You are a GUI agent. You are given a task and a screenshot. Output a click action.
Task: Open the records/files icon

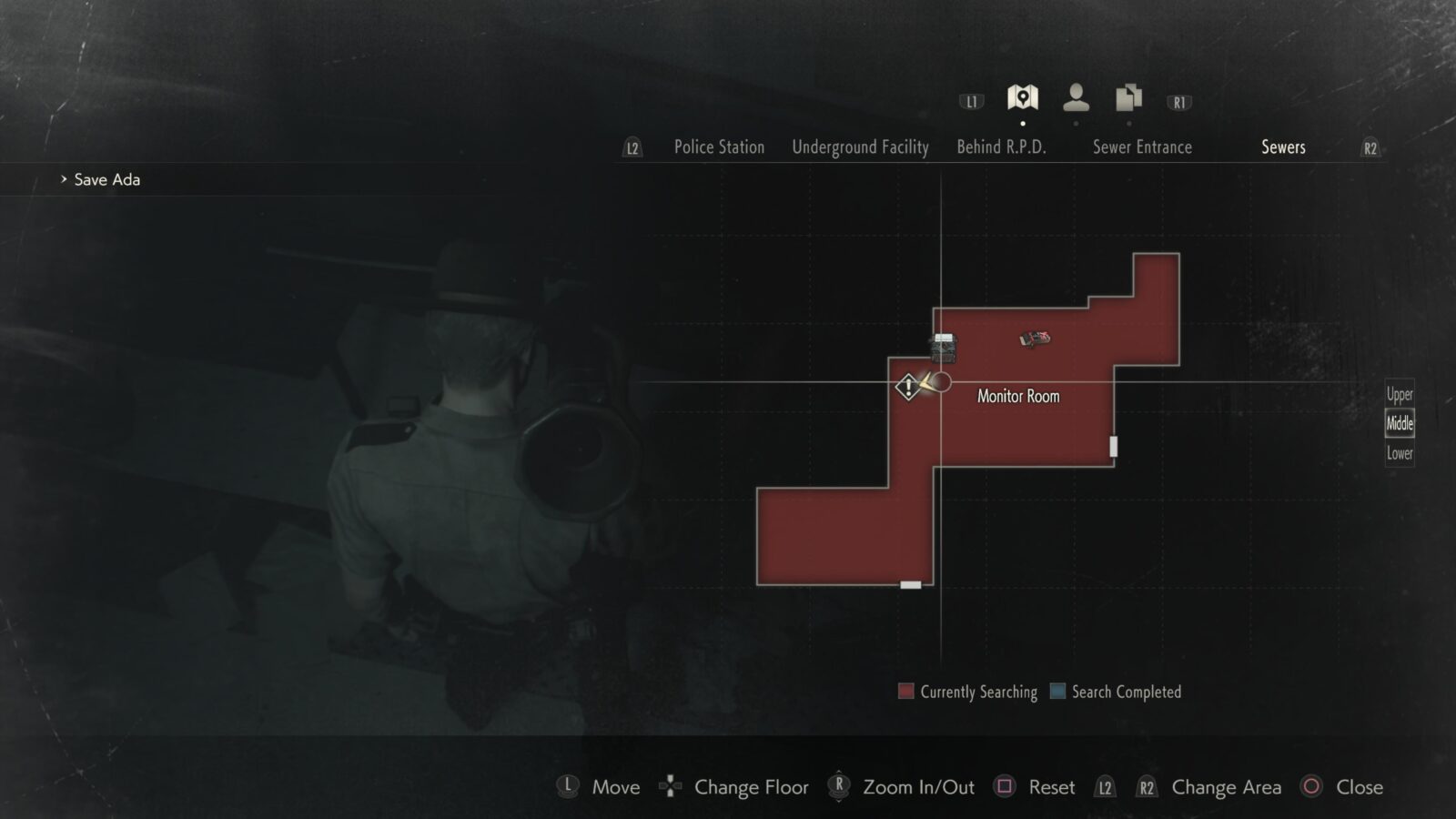(x=1128, y=96)
